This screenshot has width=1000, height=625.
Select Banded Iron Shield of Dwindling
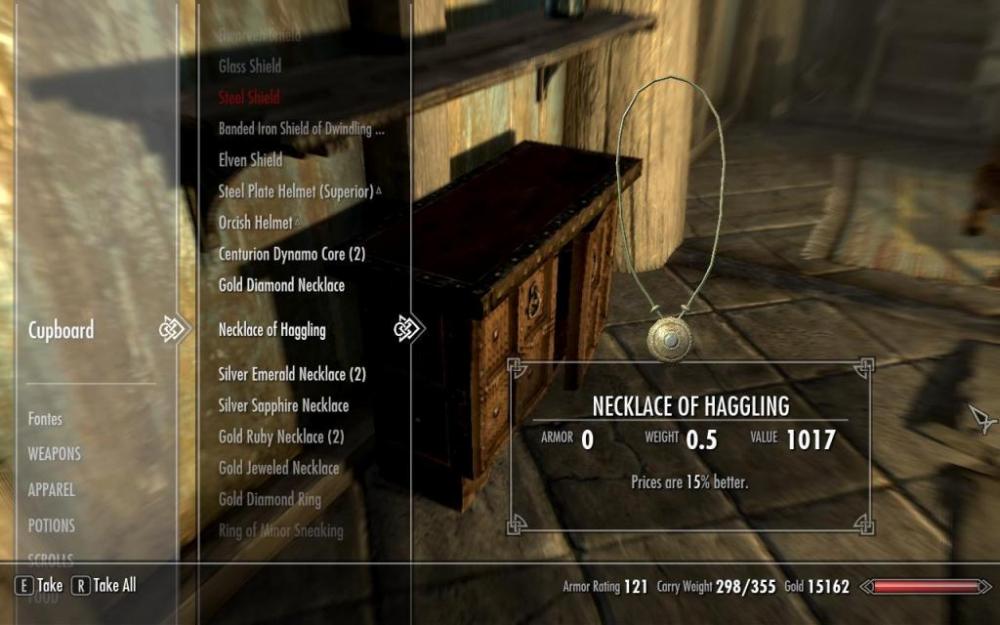(x=301, y=129)
